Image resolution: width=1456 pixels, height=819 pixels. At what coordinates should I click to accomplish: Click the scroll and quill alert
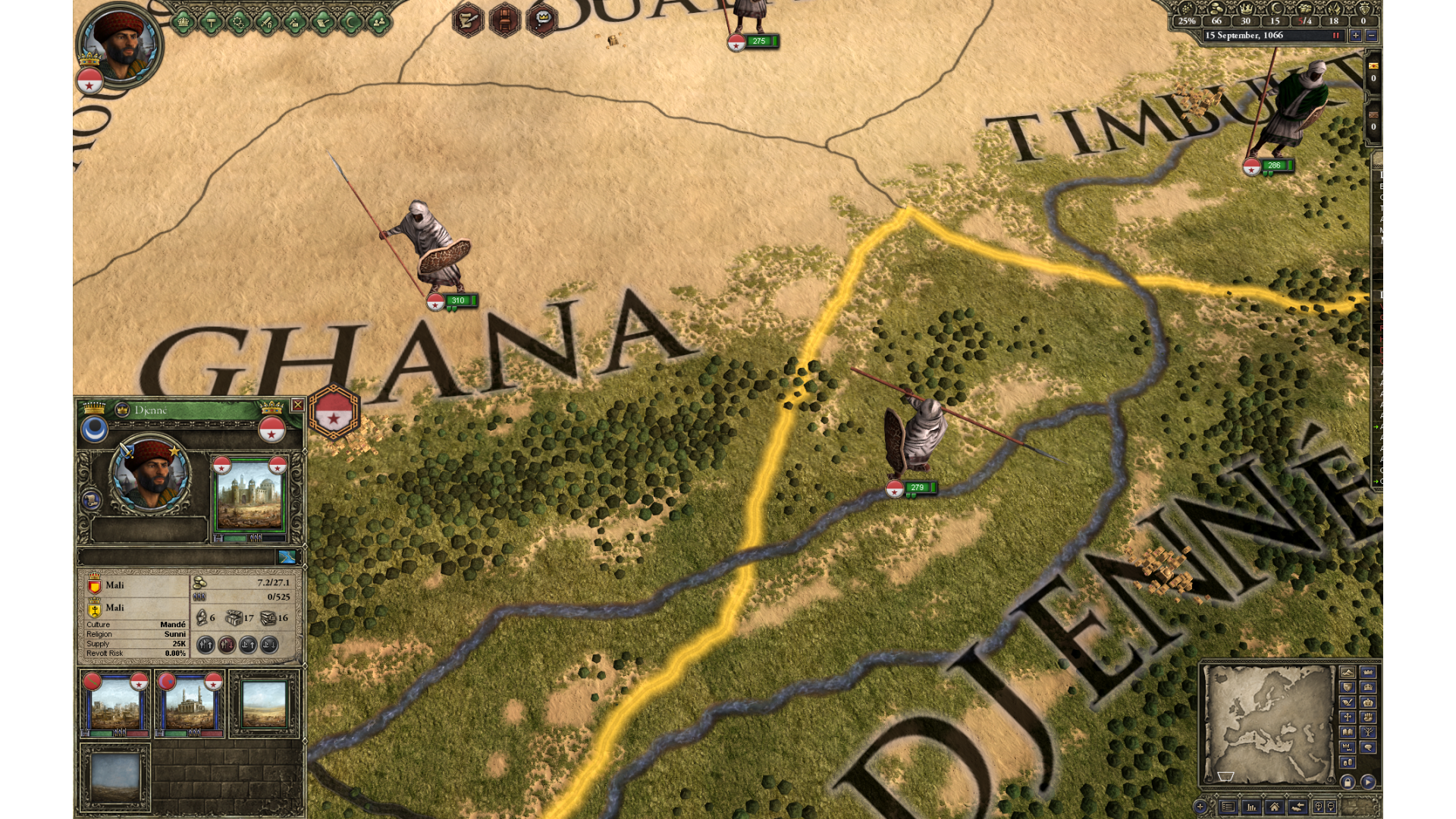(468, 19)
